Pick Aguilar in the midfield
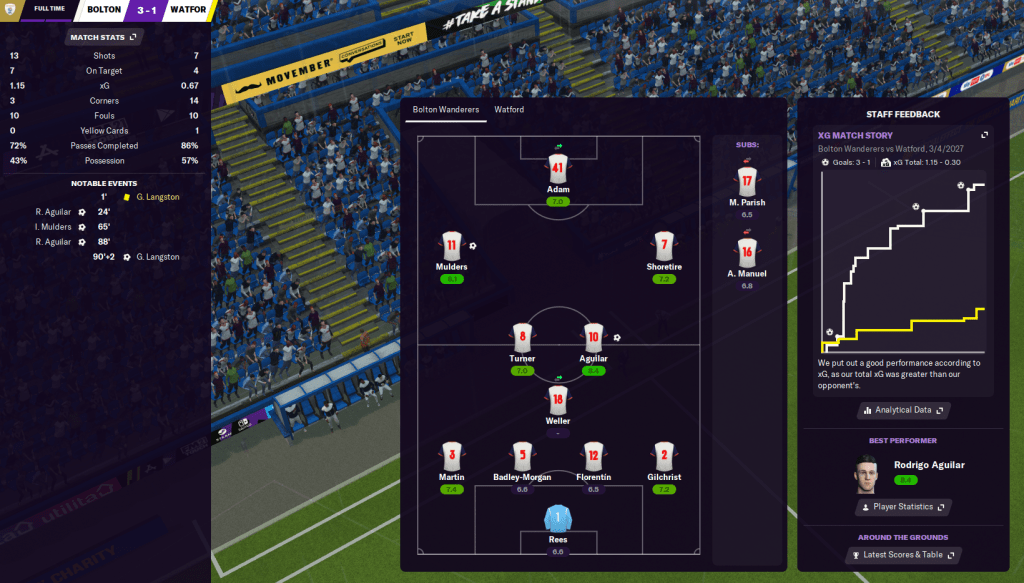Image resolution: width=1024 pixels, height=583 pixels. click(x=593, y=337)
